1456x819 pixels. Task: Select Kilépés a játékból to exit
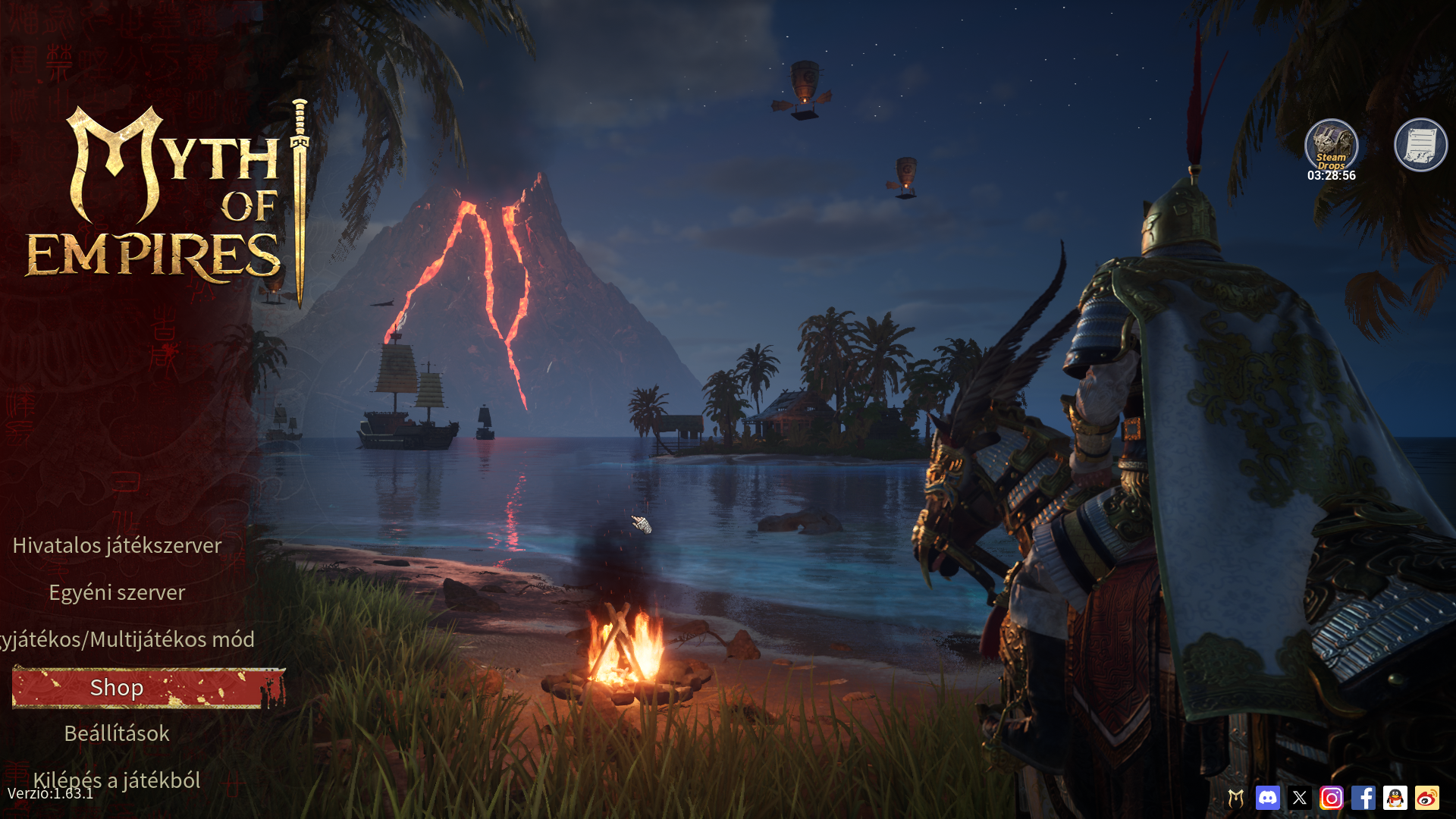pos(117,780)
